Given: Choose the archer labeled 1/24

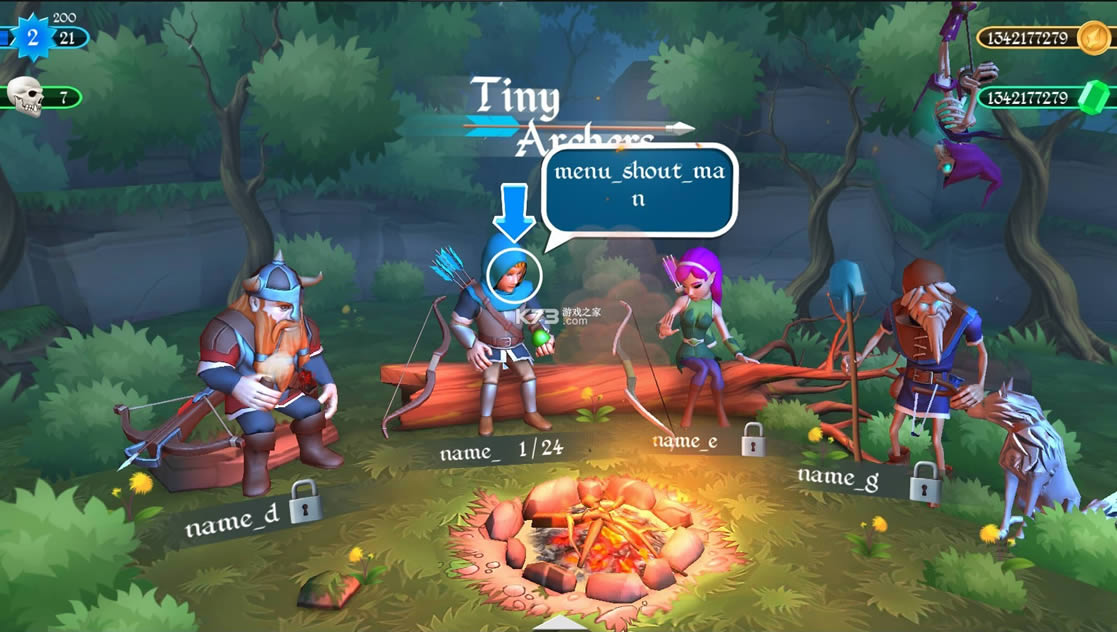Looking at the screenshot, I should click(x=501, y=451).
